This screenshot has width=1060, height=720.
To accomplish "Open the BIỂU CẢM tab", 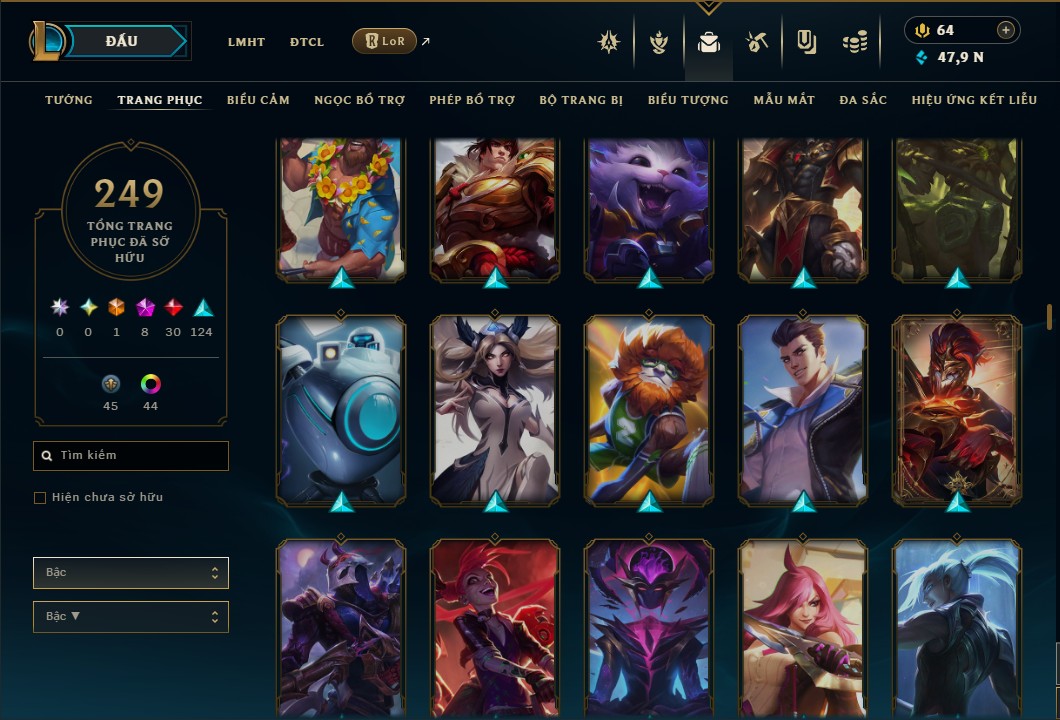I will pyautogui.click(x=258, y=100).
